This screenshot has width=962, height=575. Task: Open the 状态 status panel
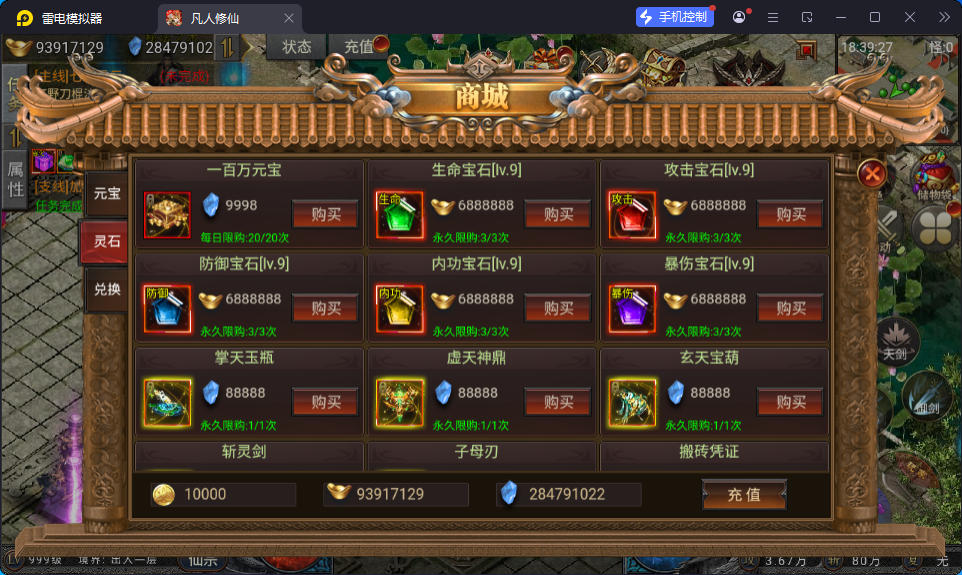[297, 46]
